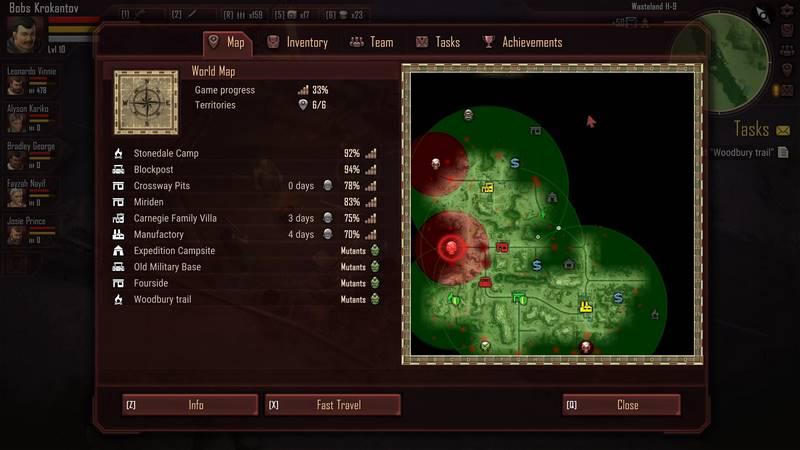This screenshot has height=450, width=800.
Task: Choose Blockpost from the location list
Action: pyautogui.click(x=155, y=170)
